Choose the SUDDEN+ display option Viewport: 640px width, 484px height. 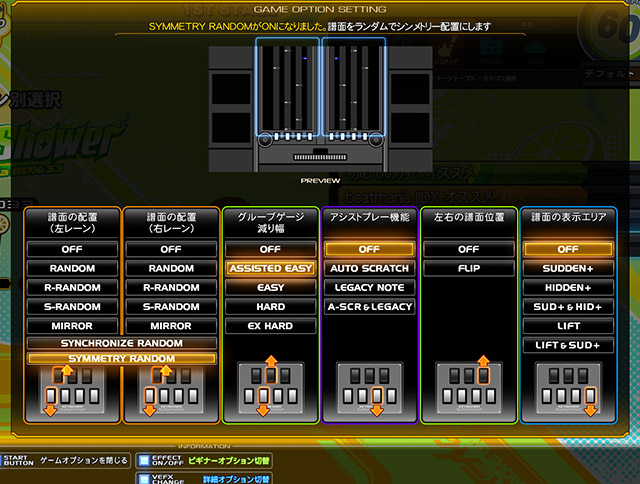568,268
